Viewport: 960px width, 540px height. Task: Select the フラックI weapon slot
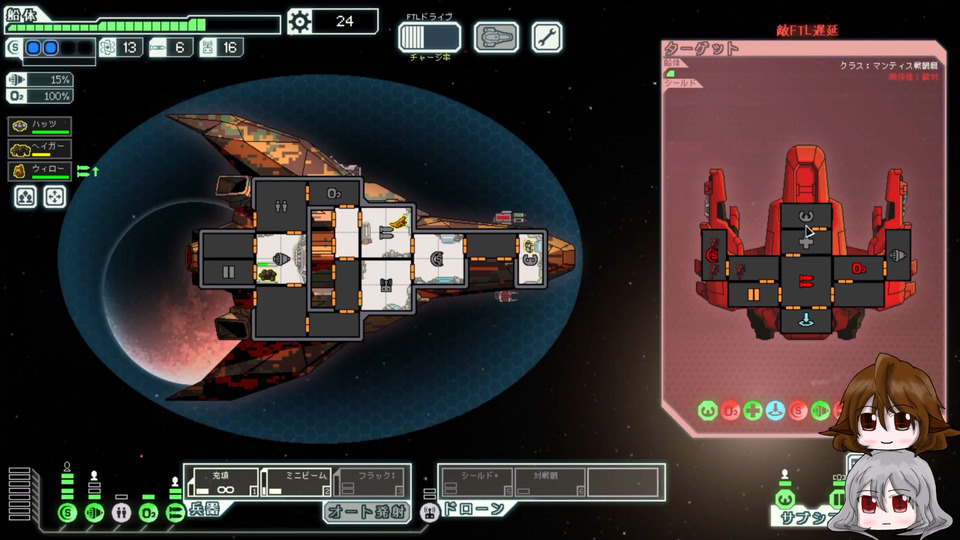point(371,482)
